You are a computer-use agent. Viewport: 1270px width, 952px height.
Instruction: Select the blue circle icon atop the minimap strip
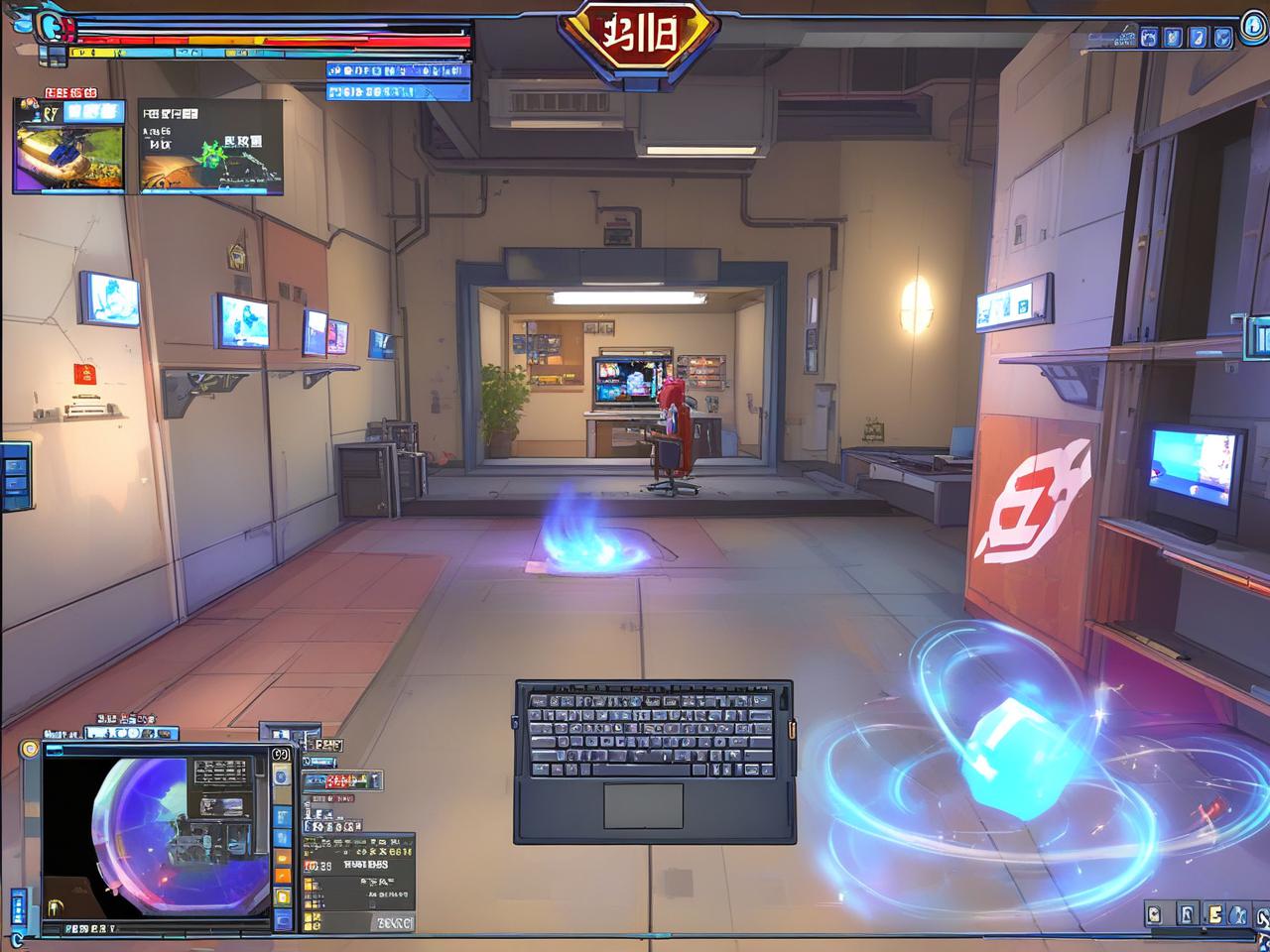click(x=282, y=775)
